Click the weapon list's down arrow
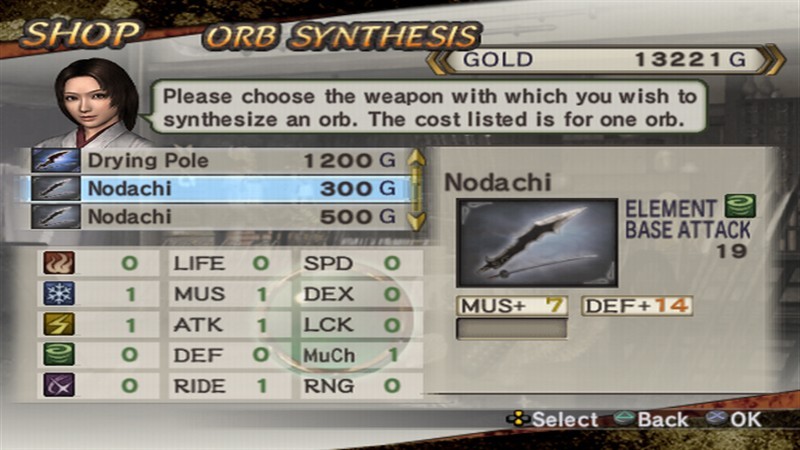Viewport: 800px width, 450px height. (x=417, y=220)
